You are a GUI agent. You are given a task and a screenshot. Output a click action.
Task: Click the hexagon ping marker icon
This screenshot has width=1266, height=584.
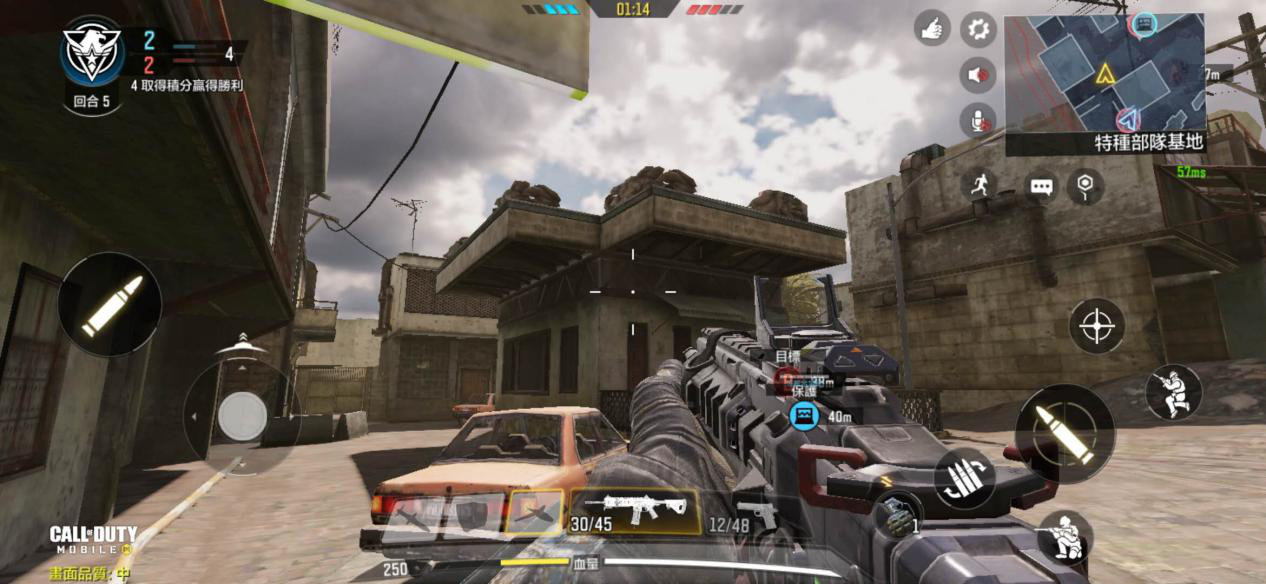(1085, 185)
